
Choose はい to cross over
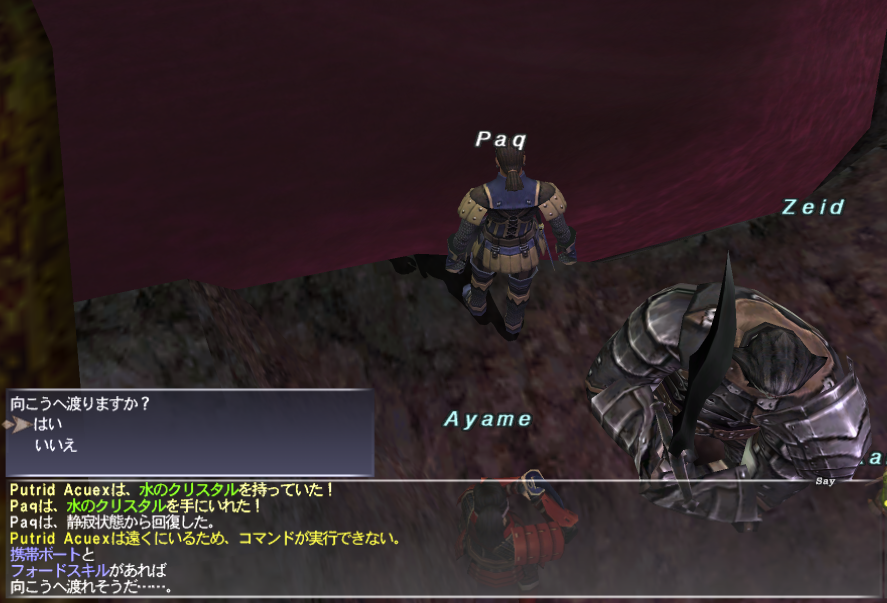(x=48, y=425)
